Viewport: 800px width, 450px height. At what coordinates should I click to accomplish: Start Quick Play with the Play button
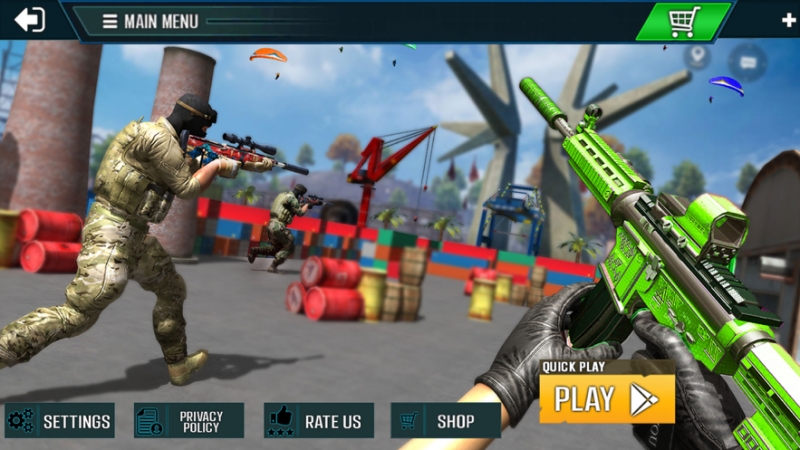point(607,399)
